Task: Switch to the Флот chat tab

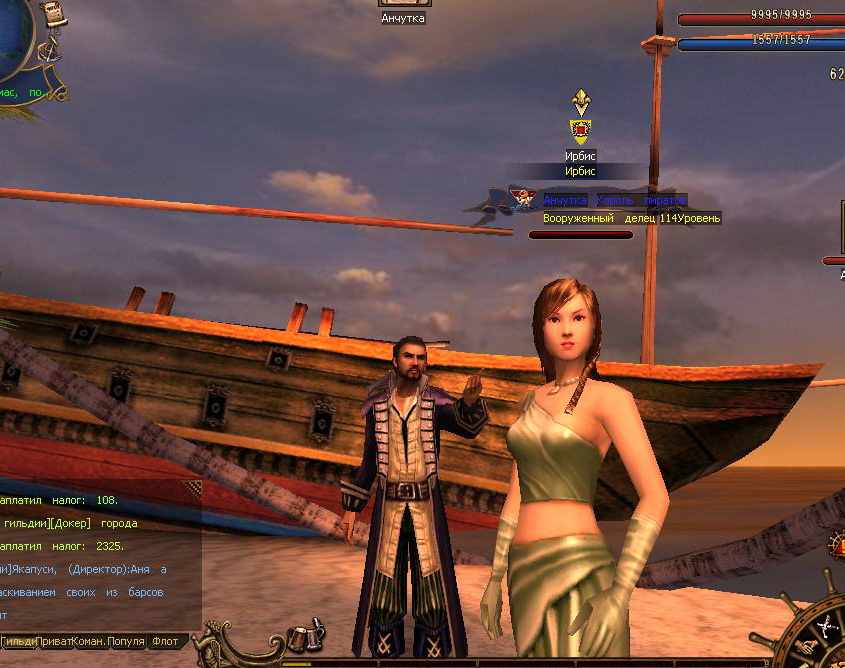Action: click(x=165, y=641)
